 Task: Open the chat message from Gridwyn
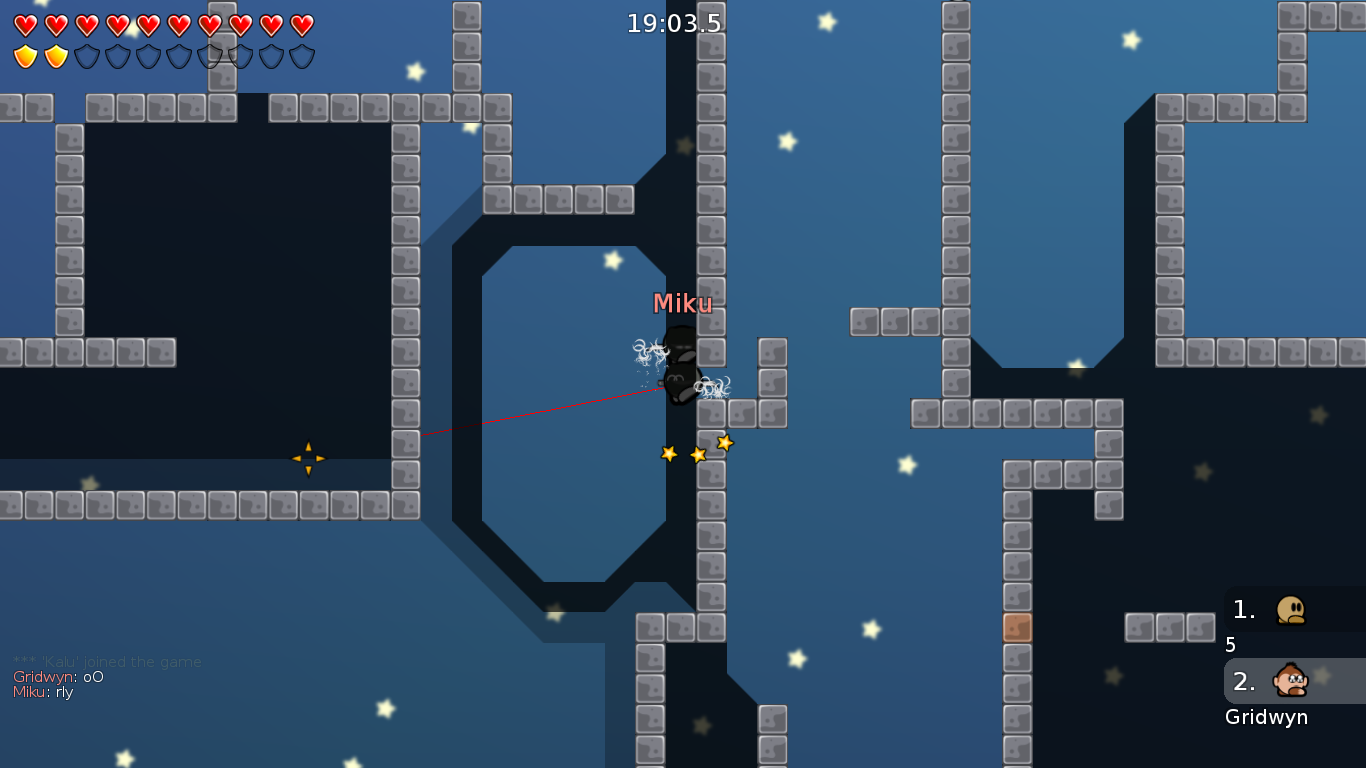click(x=60, y=676)
